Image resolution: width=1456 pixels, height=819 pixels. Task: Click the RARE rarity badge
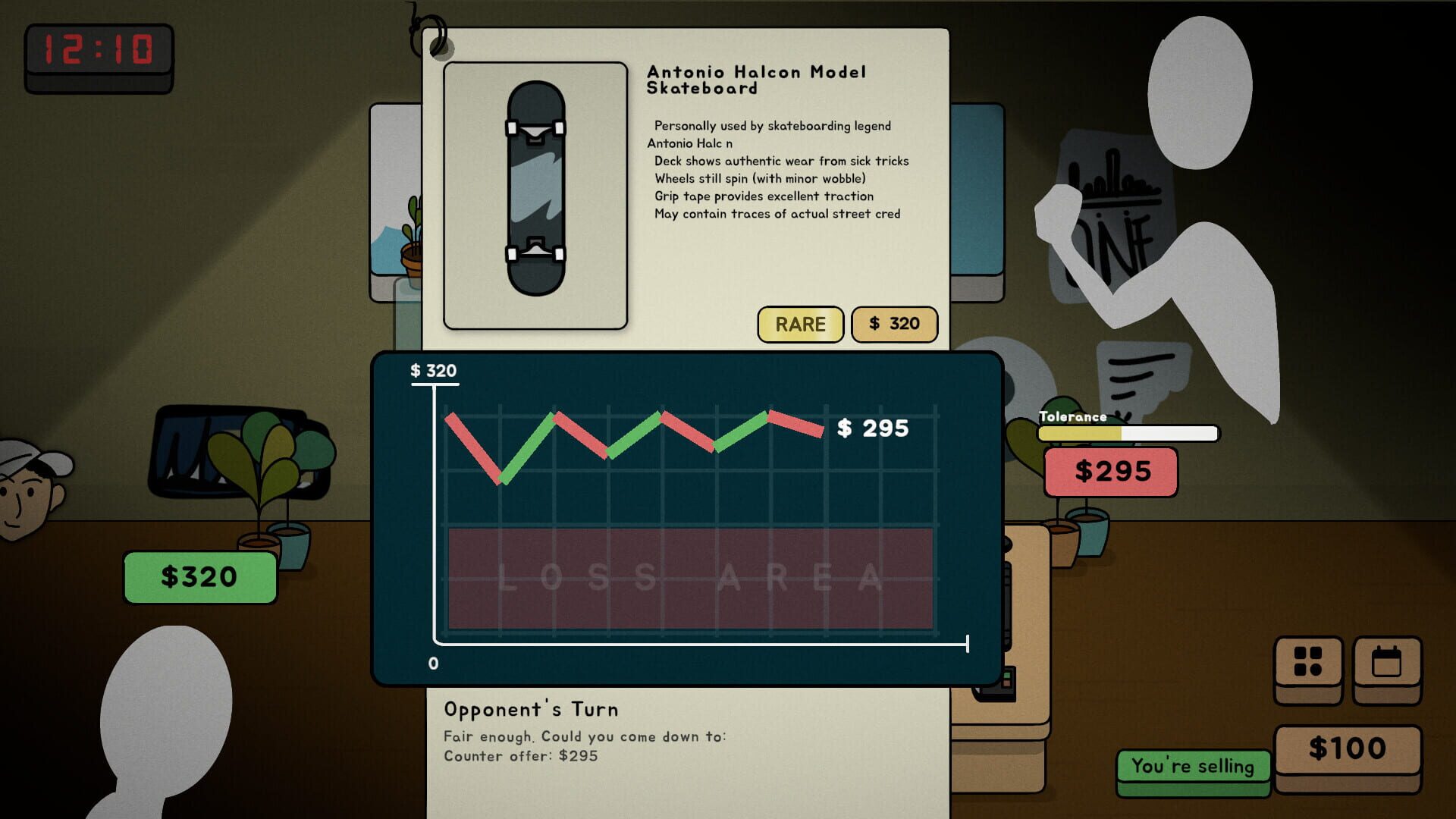coord(800,324)
